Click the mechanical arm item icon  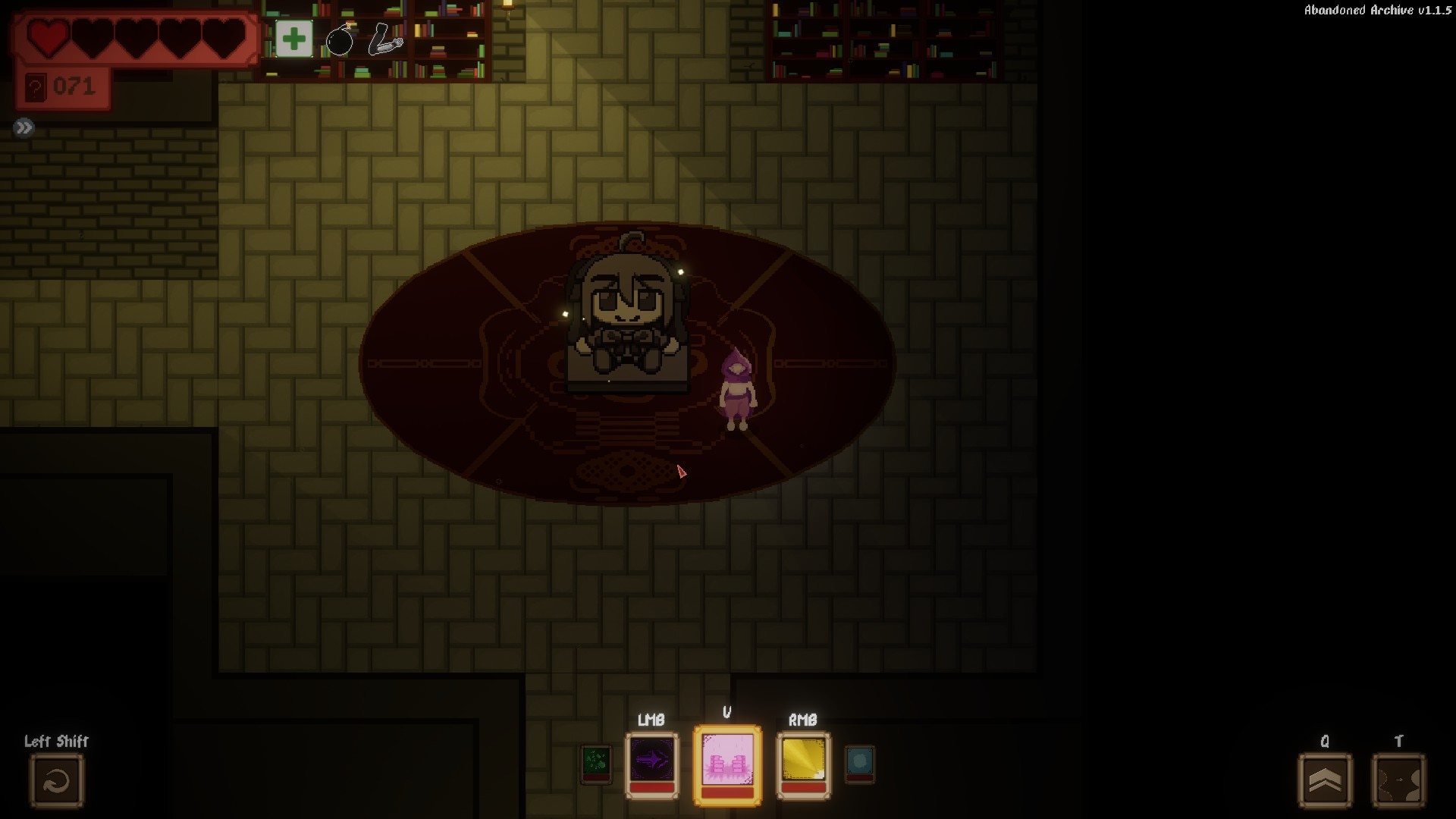click(x=385, y=39)
